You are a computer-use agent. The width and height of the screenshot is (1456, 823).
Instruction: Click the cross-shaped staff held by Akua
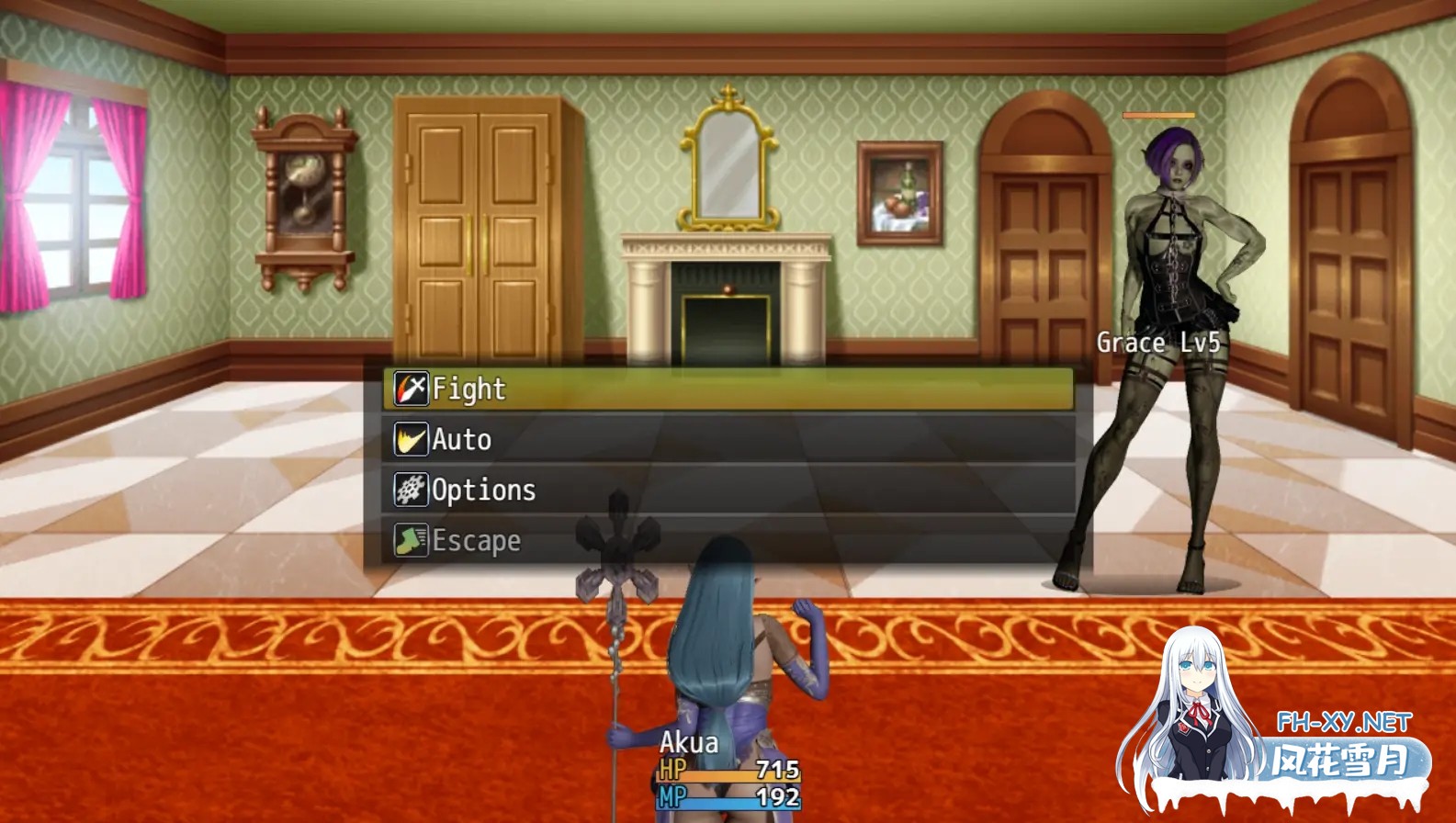click(x=614, y=551)
